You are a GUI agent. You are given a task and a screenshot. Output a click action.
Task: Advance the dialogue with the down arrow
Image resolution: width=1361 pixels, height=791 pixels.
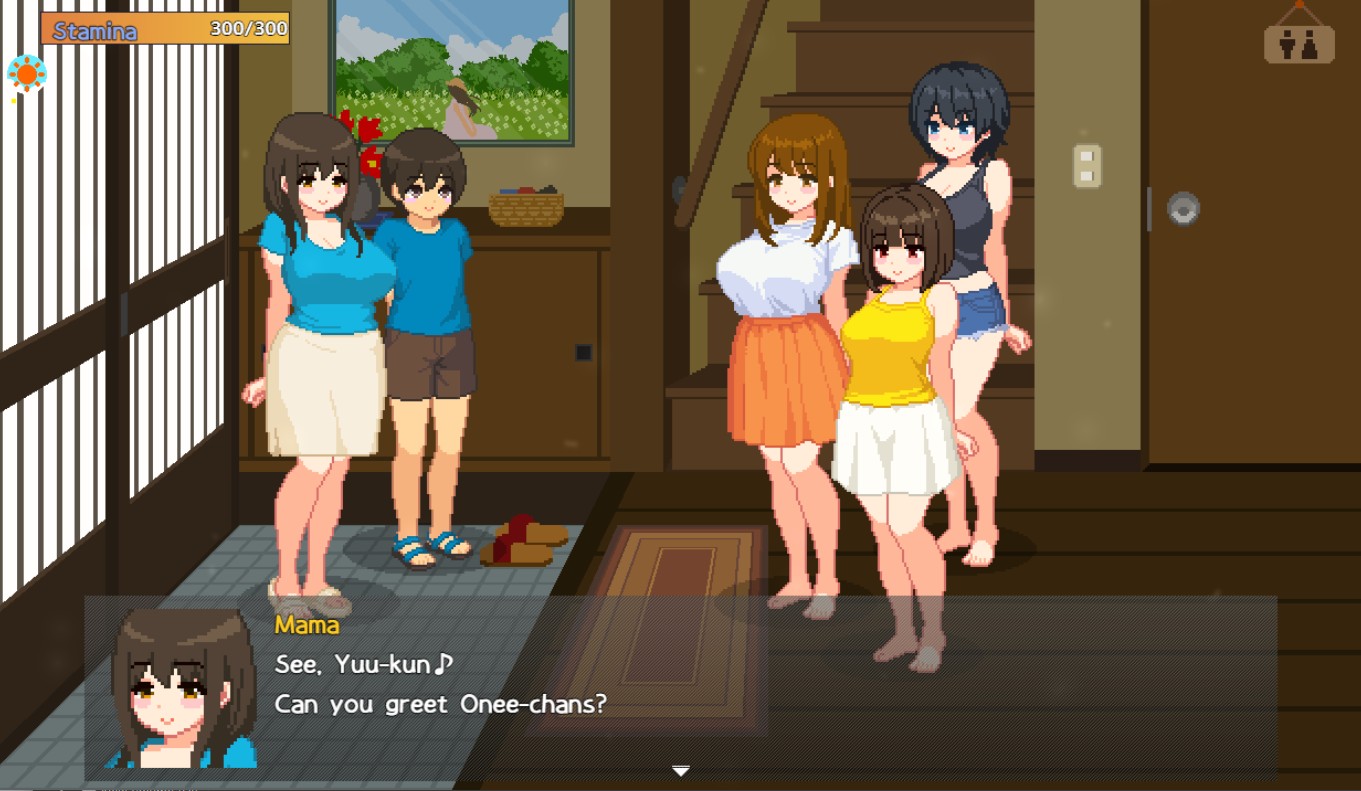(x=680, y=770)
